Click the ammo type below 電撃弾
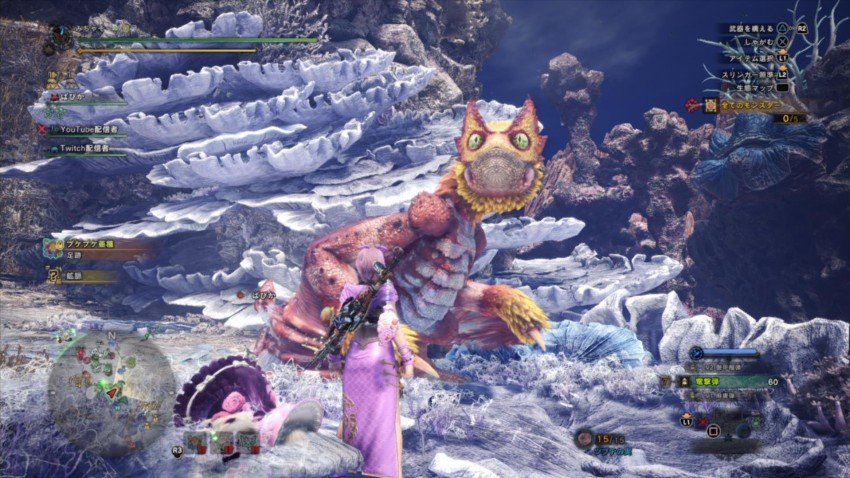Screen dimensions: 850x478 [722, 395]
